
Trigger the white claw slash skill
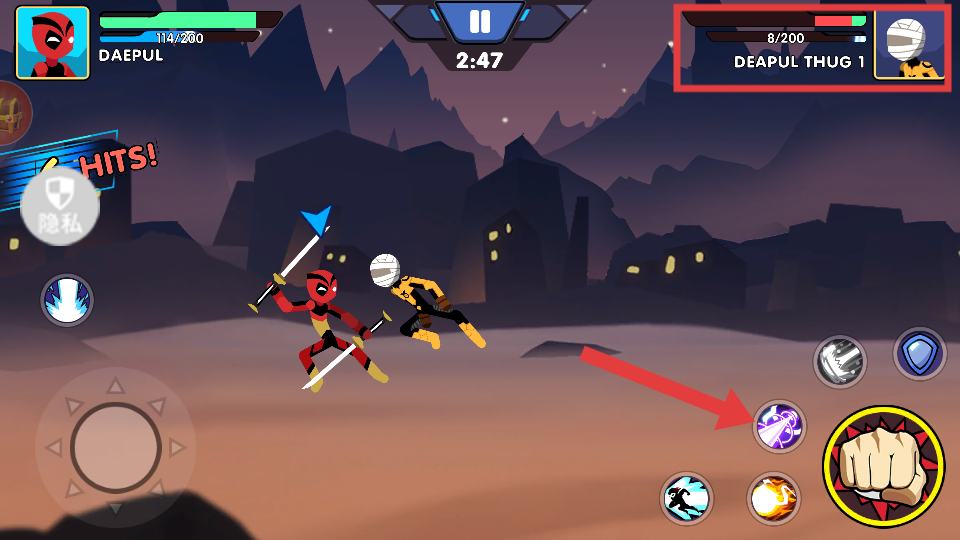click(839, 361)
